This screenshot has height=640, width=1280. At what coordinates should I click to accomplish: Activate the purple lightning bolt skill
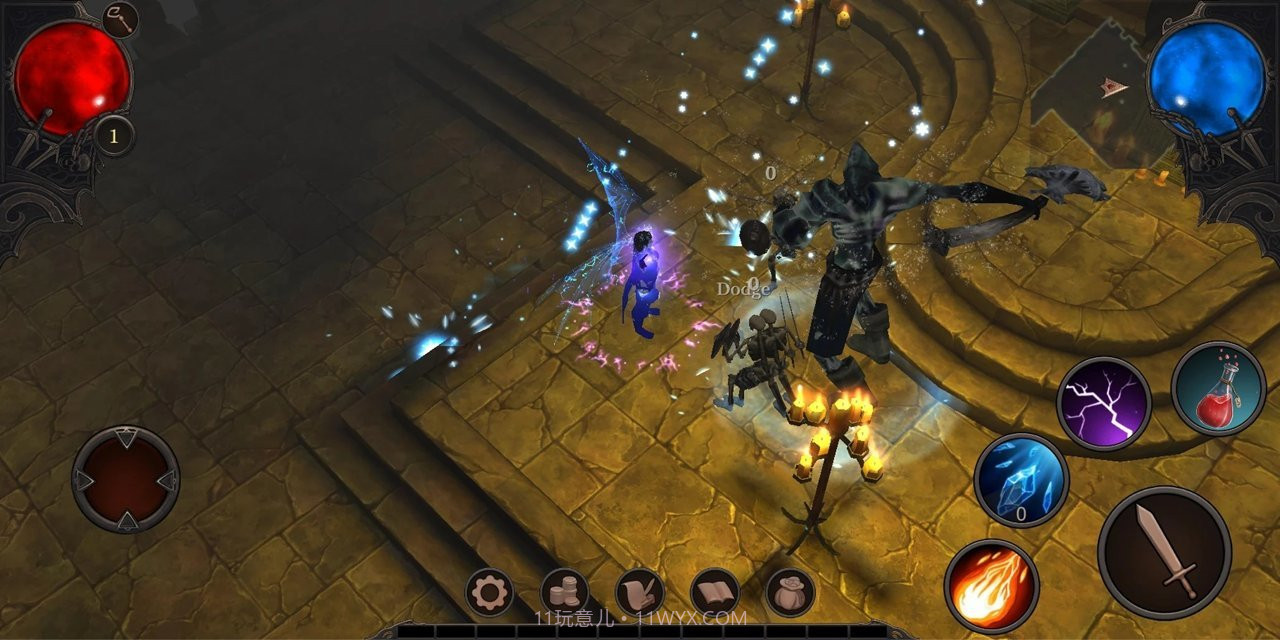pos(1104,404)
